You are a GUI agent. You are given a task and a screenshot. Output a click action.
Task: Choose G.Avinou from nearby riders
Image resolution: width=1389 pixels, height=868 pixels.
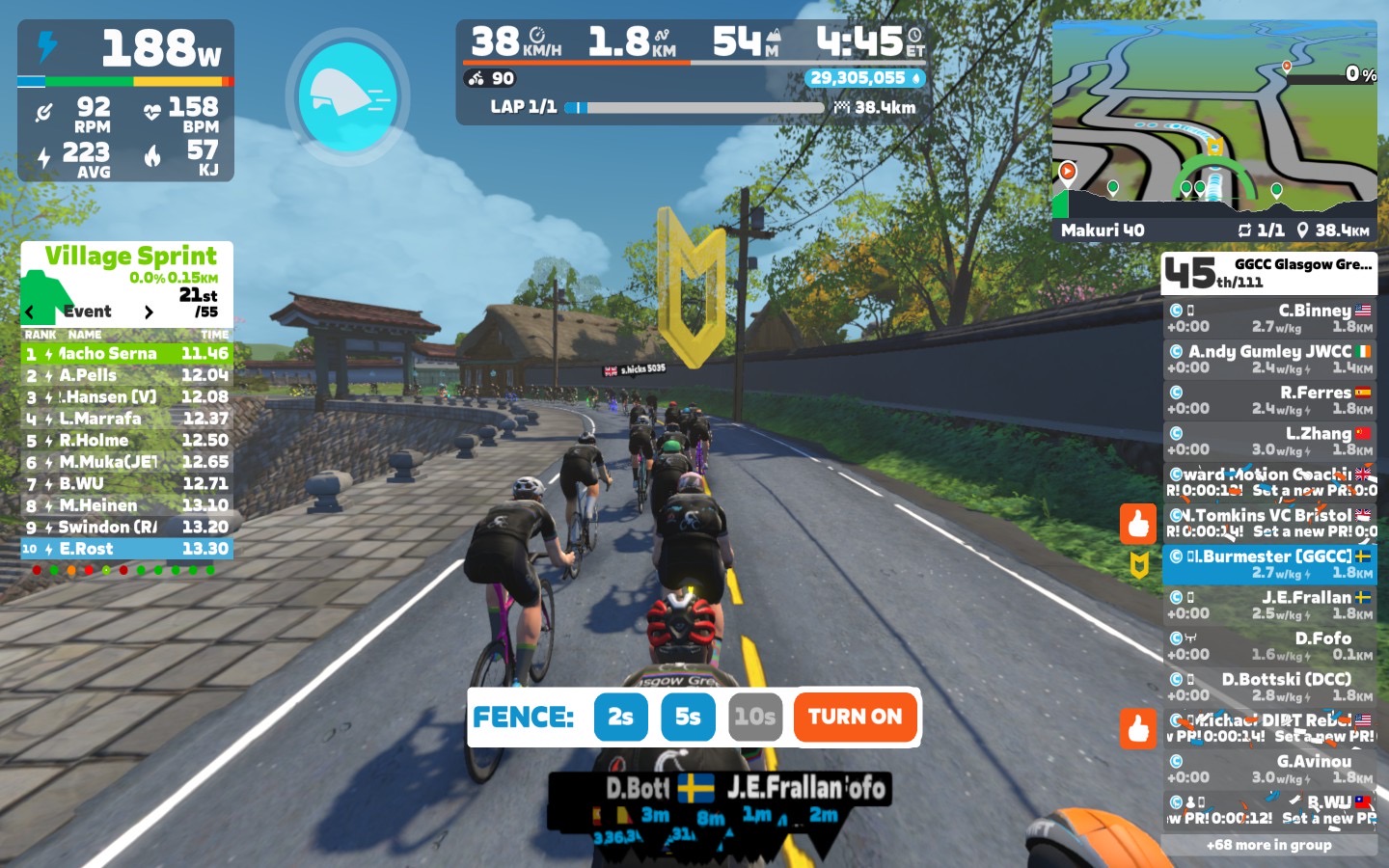click(x=1268, y=769)
